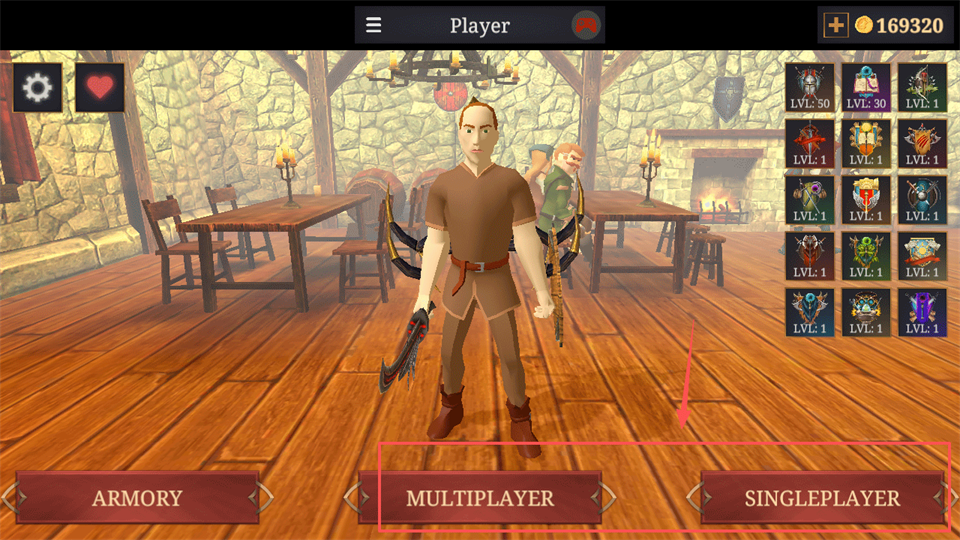Add more gold with the plus button

coord(835,25)
